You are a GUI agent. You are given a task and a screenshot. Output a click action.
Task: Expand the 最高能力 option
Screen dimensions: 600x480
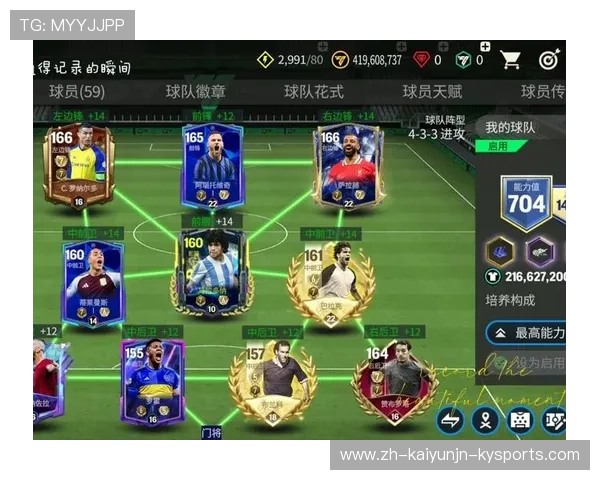526,333
